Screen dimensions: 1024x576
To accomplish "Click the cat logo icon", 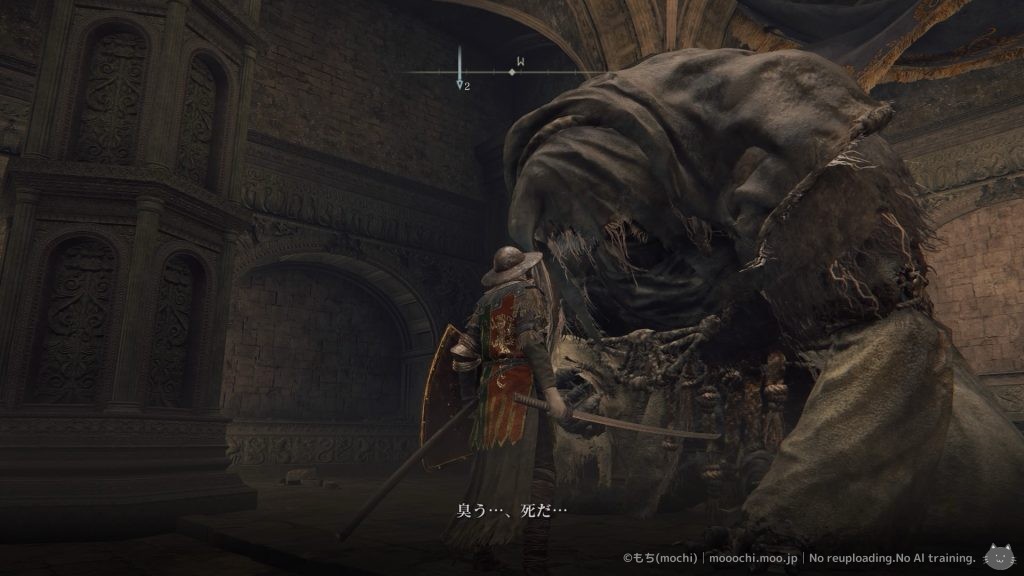I will [997, 556].
